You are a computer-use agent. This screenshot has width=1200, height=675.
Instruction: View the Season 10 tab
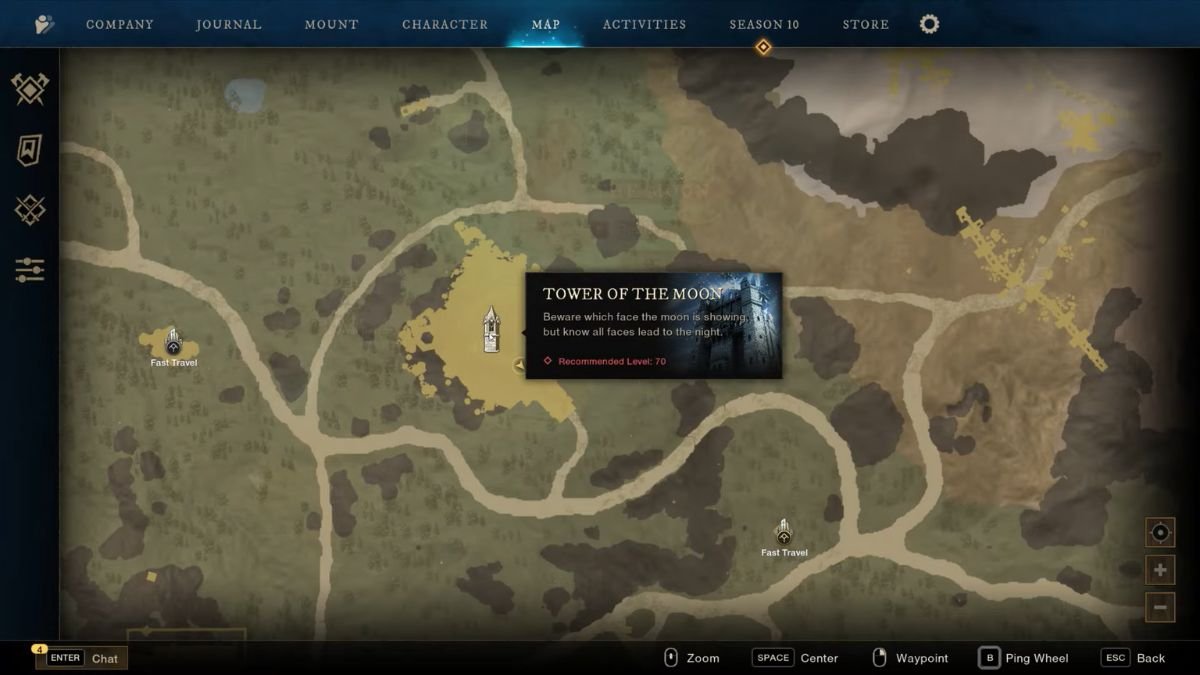(x=764, y=24)
